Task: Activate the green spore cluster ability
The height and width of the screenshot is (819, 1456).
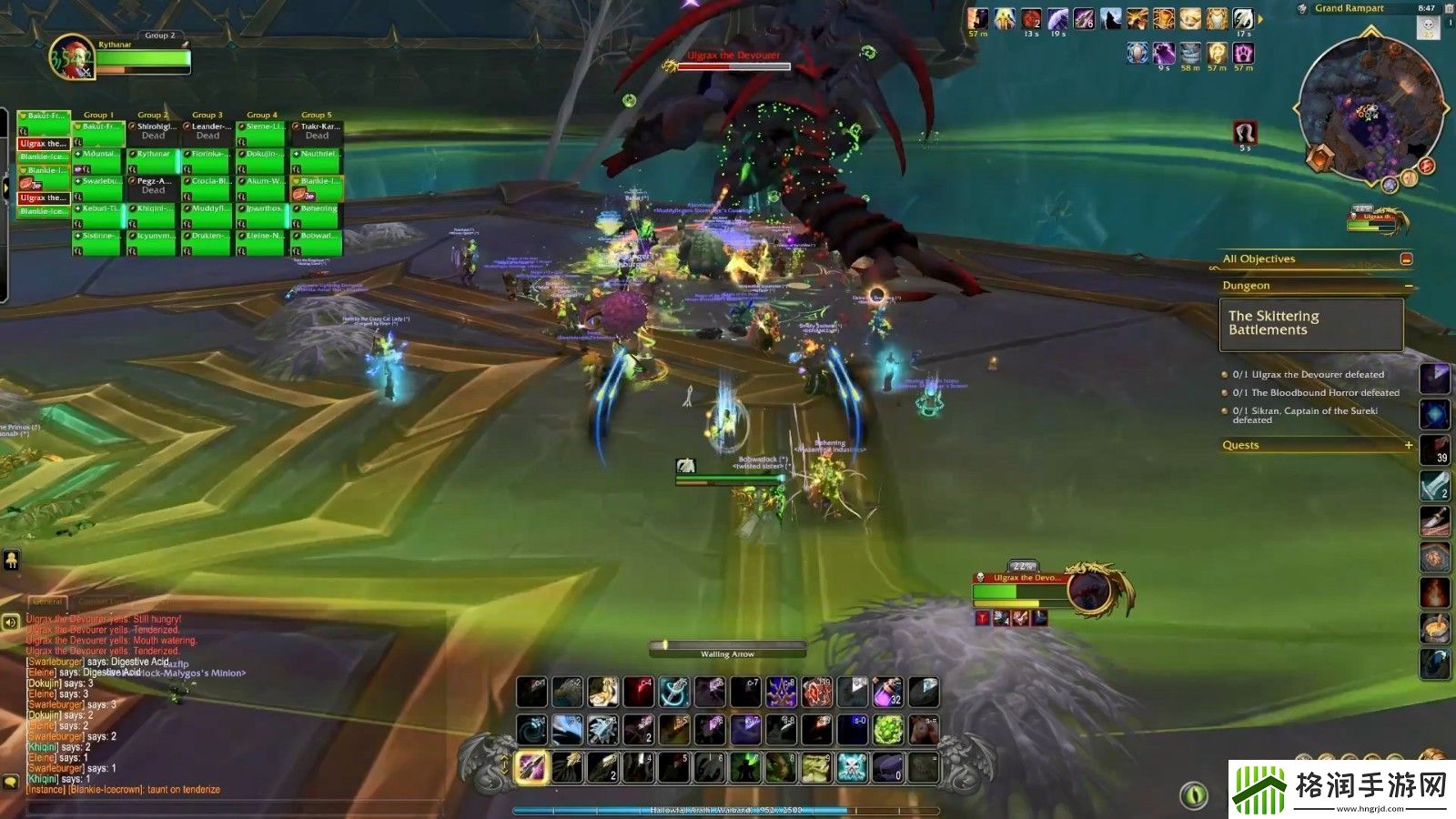Action: point(887,730)
